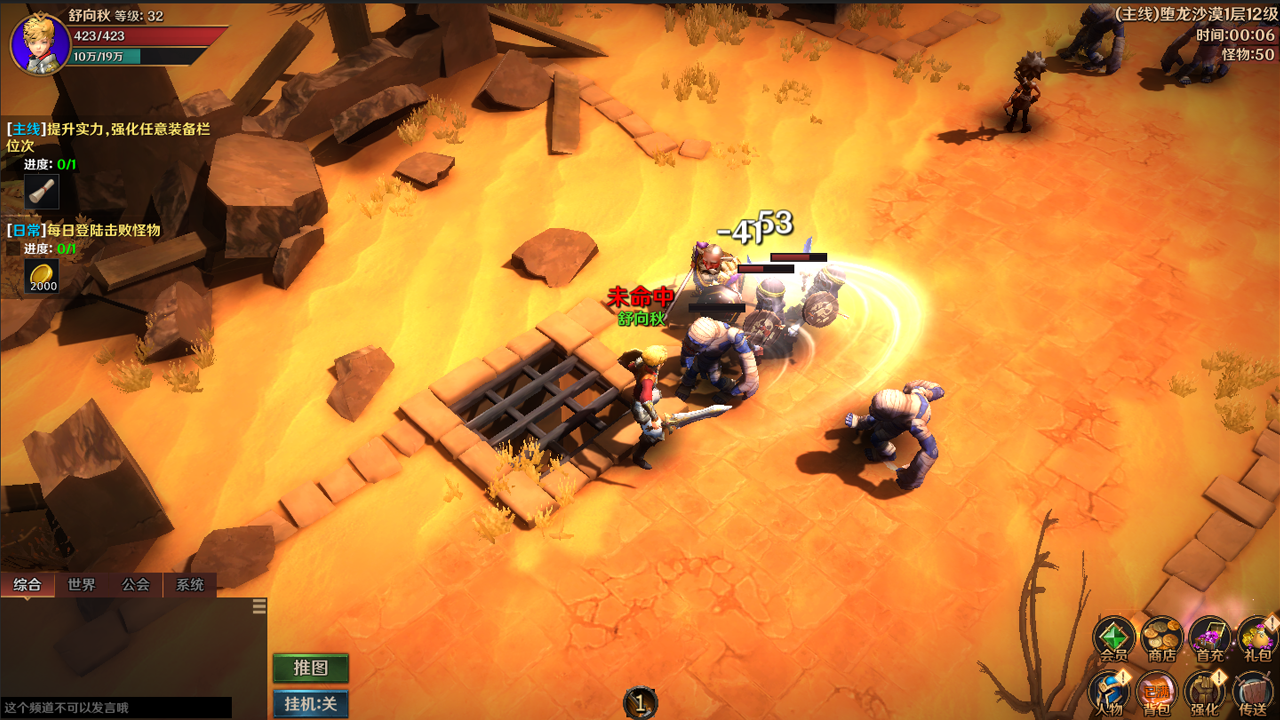Open the 礼包 gift pack icon
Image resolution: width=1280 pixels, height=720 pixels.
click(x=1257, y=639)
